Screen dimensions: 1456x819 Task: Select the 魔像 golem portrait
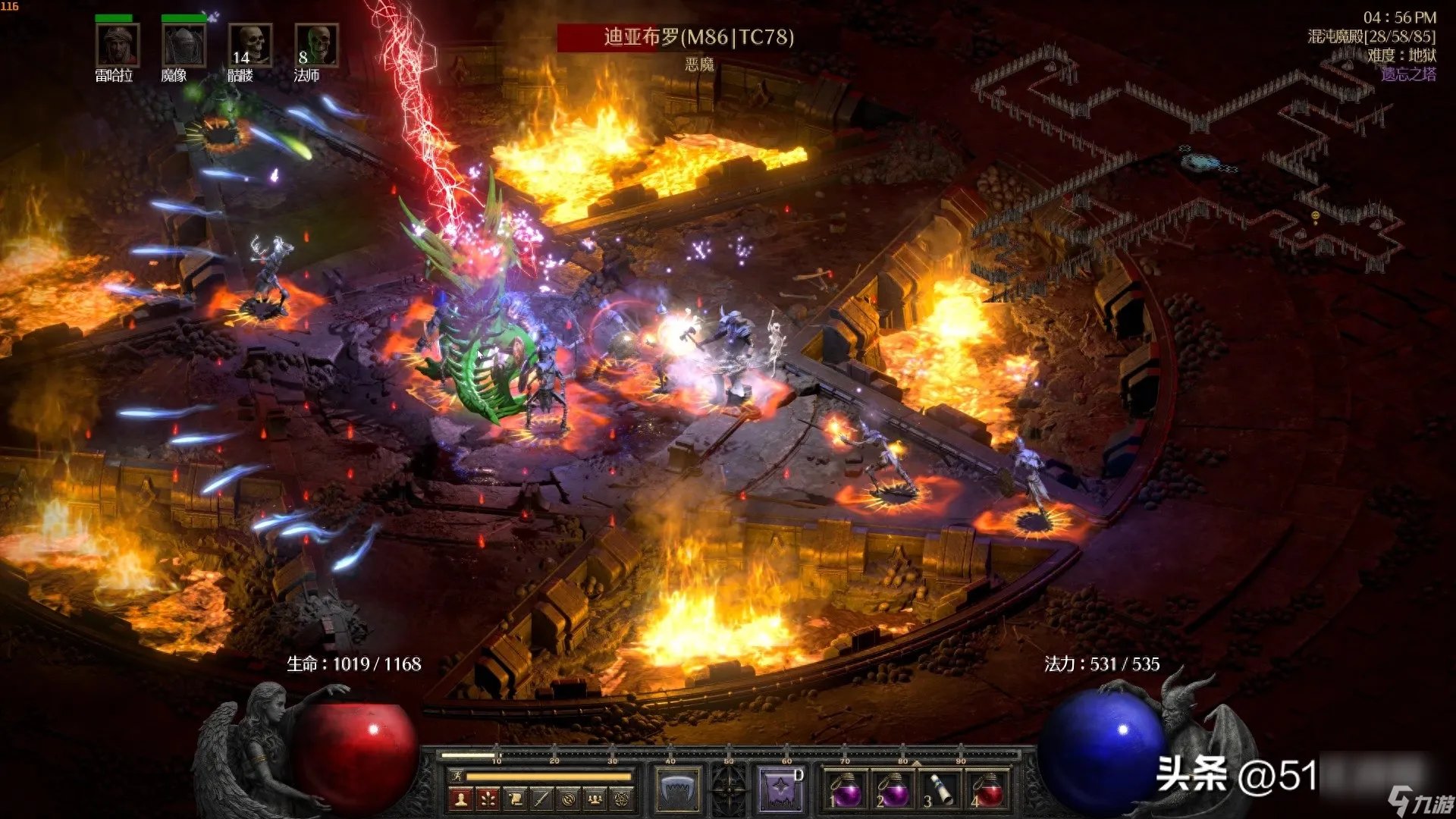[x=183, y=45]
